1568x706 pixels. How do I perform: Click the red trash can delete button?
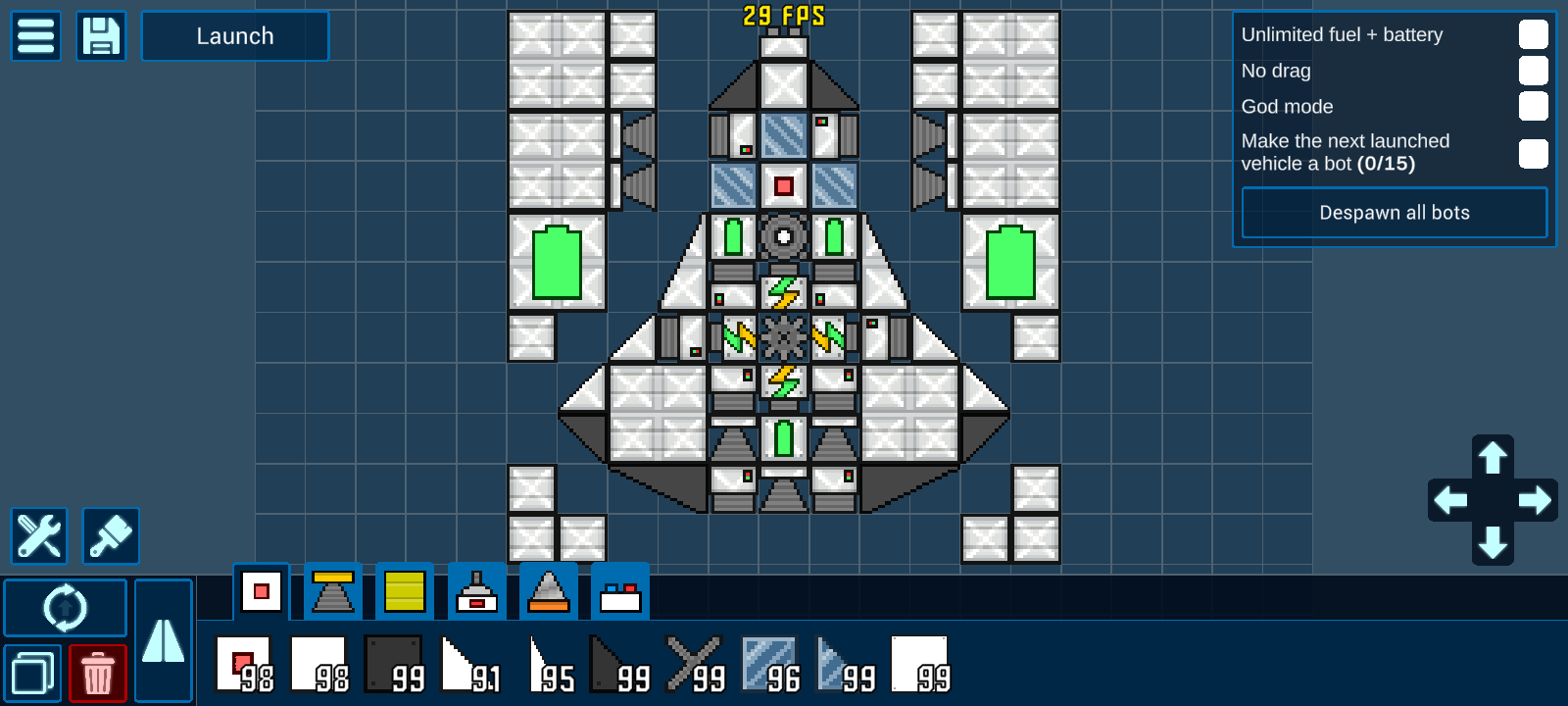point(98,675)
